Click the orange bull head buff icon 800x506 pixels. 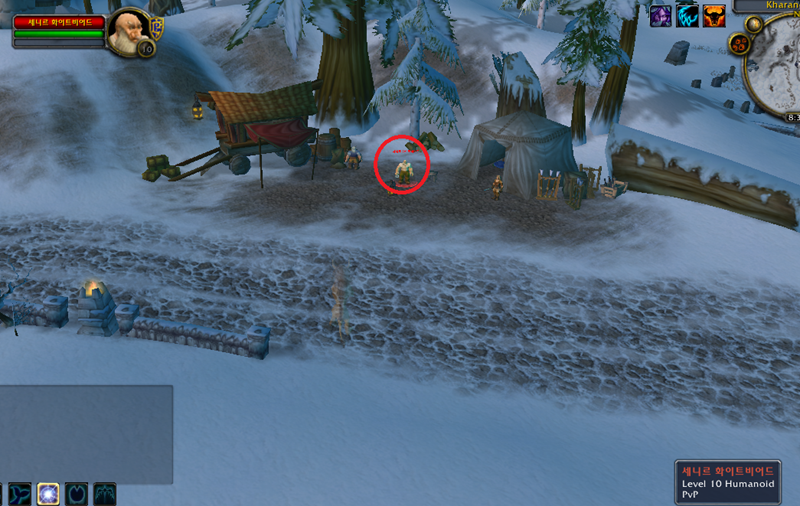pos(714,15)
